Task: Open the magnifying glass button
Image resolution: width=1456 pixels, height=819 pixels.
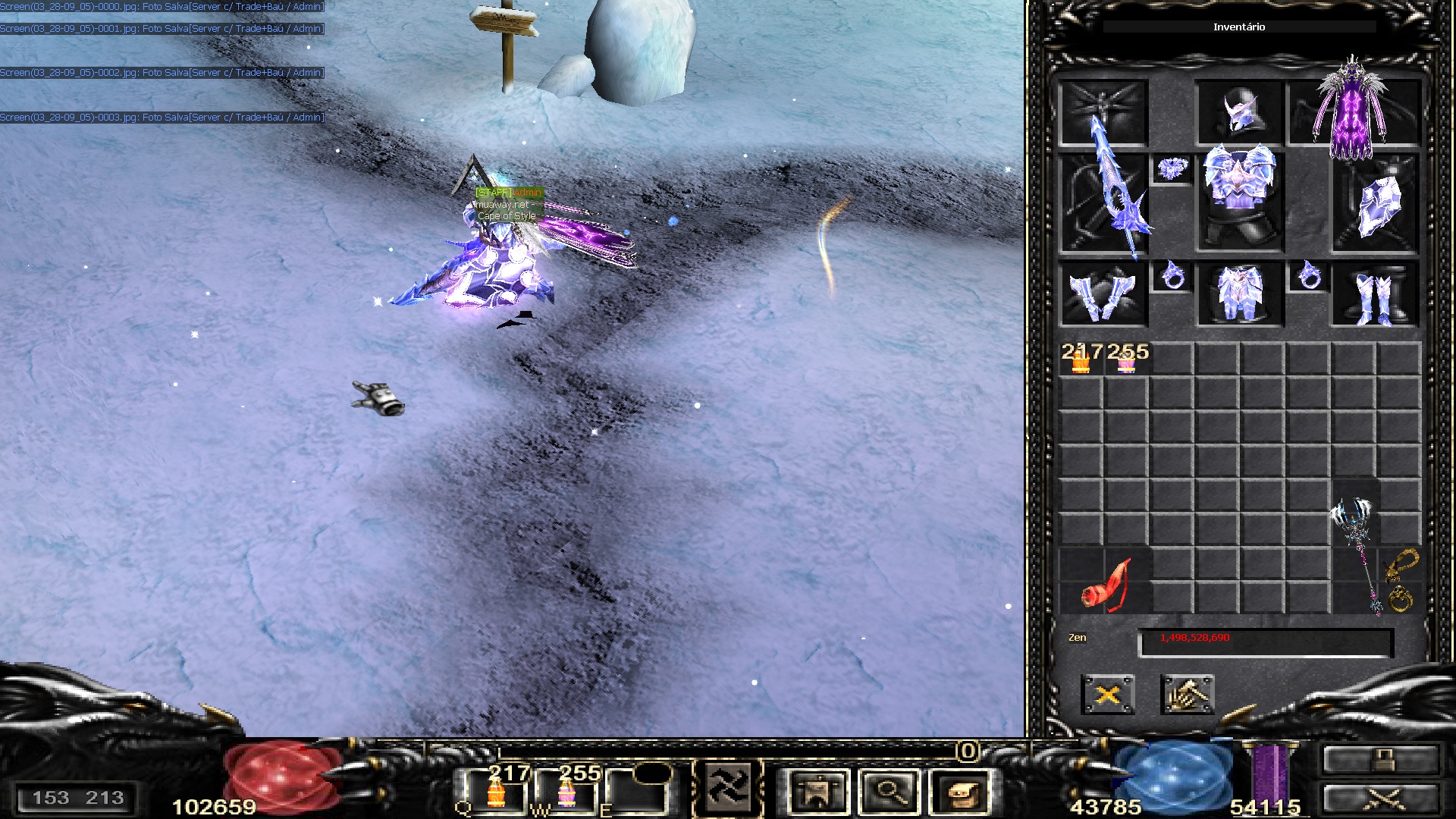Action: pyautogui.click(x=890, y=792)
